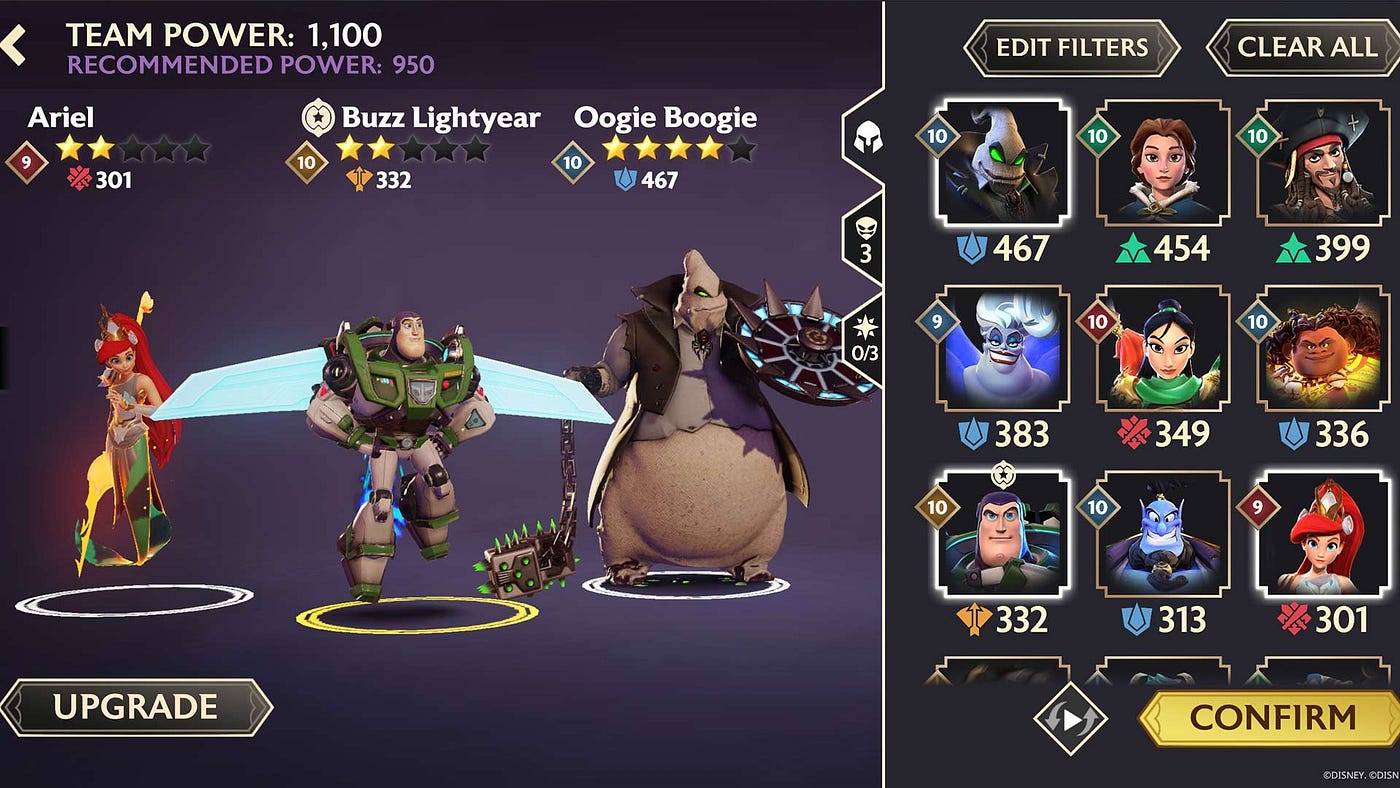Choose the Belle portrait with 454 power
Image resolution: width=1400 pixels, height=788 pixels.
pyautogui.click(x=1163, y=163)
